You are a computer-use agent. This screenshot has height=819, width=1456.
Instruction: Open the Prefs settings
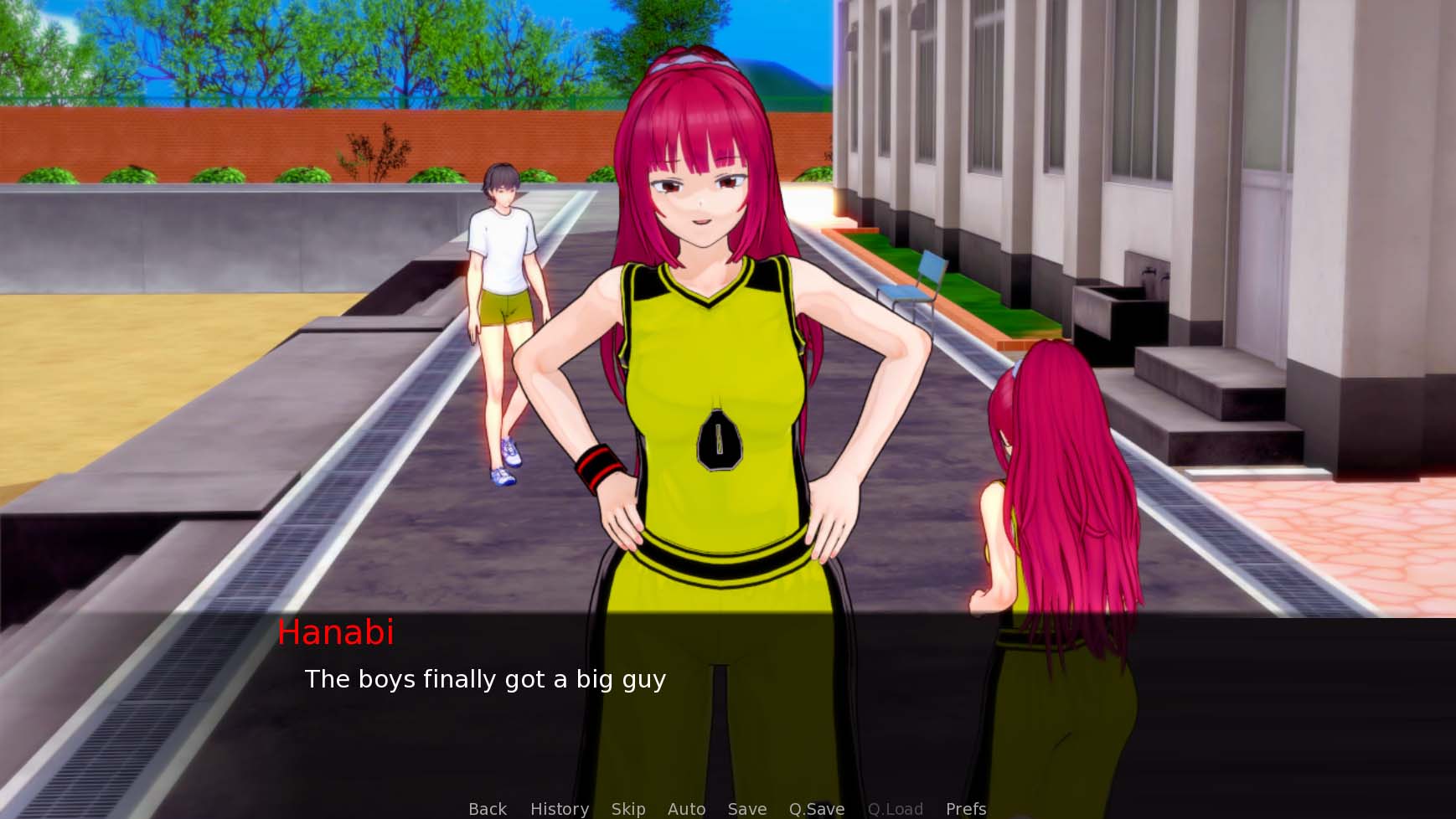pos(965,808)
